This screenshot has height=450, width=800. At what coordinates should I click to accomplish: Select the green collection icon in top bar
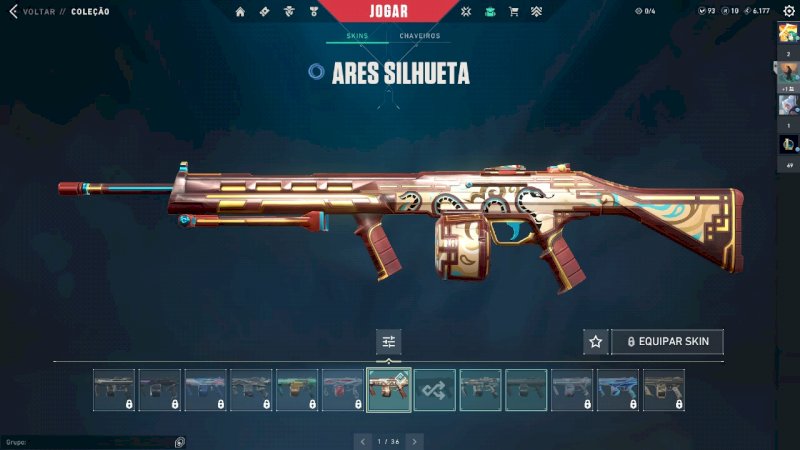(490, 12)
